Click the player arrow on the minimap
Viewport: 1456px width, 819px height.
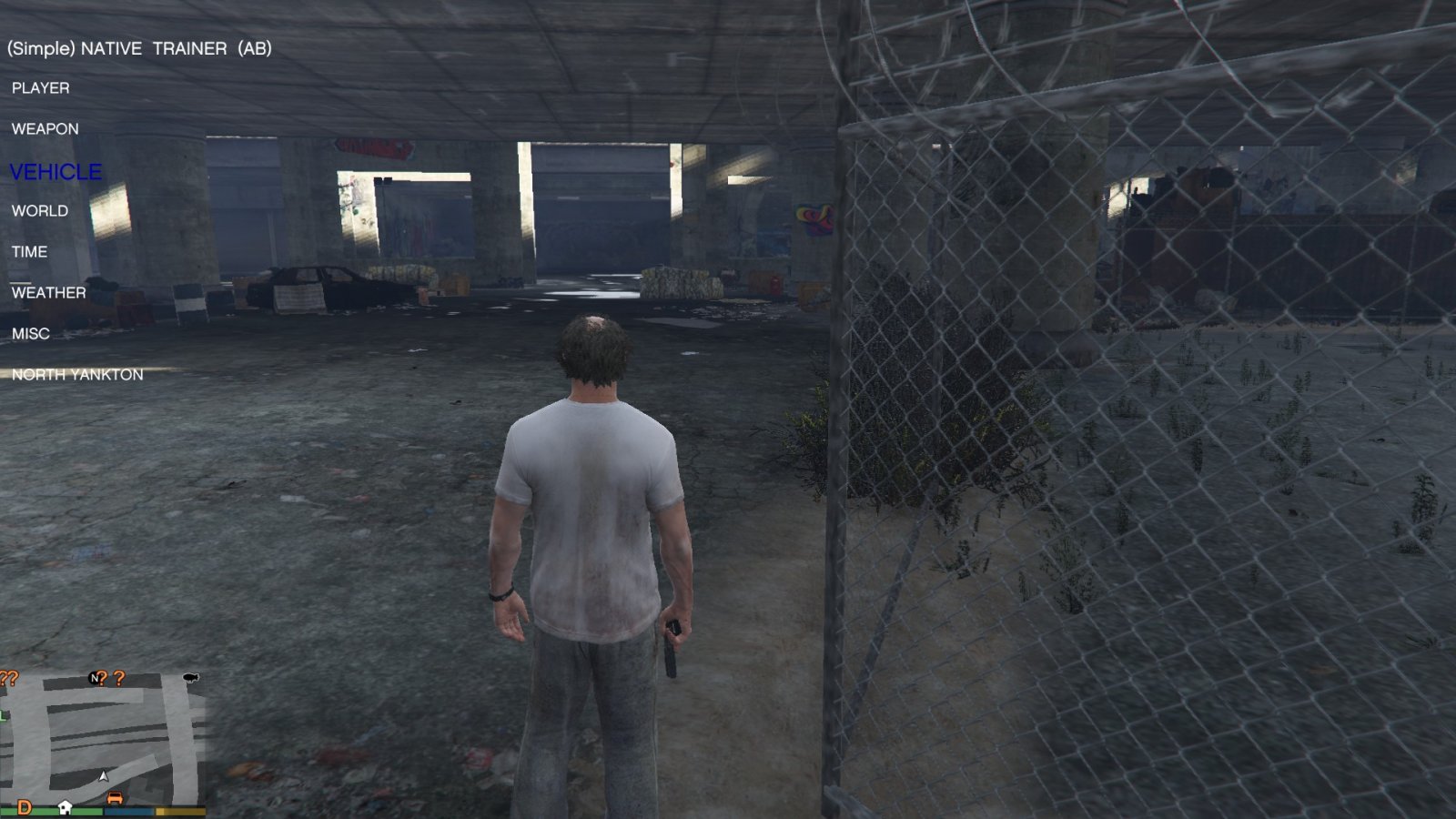coord(104,776)
